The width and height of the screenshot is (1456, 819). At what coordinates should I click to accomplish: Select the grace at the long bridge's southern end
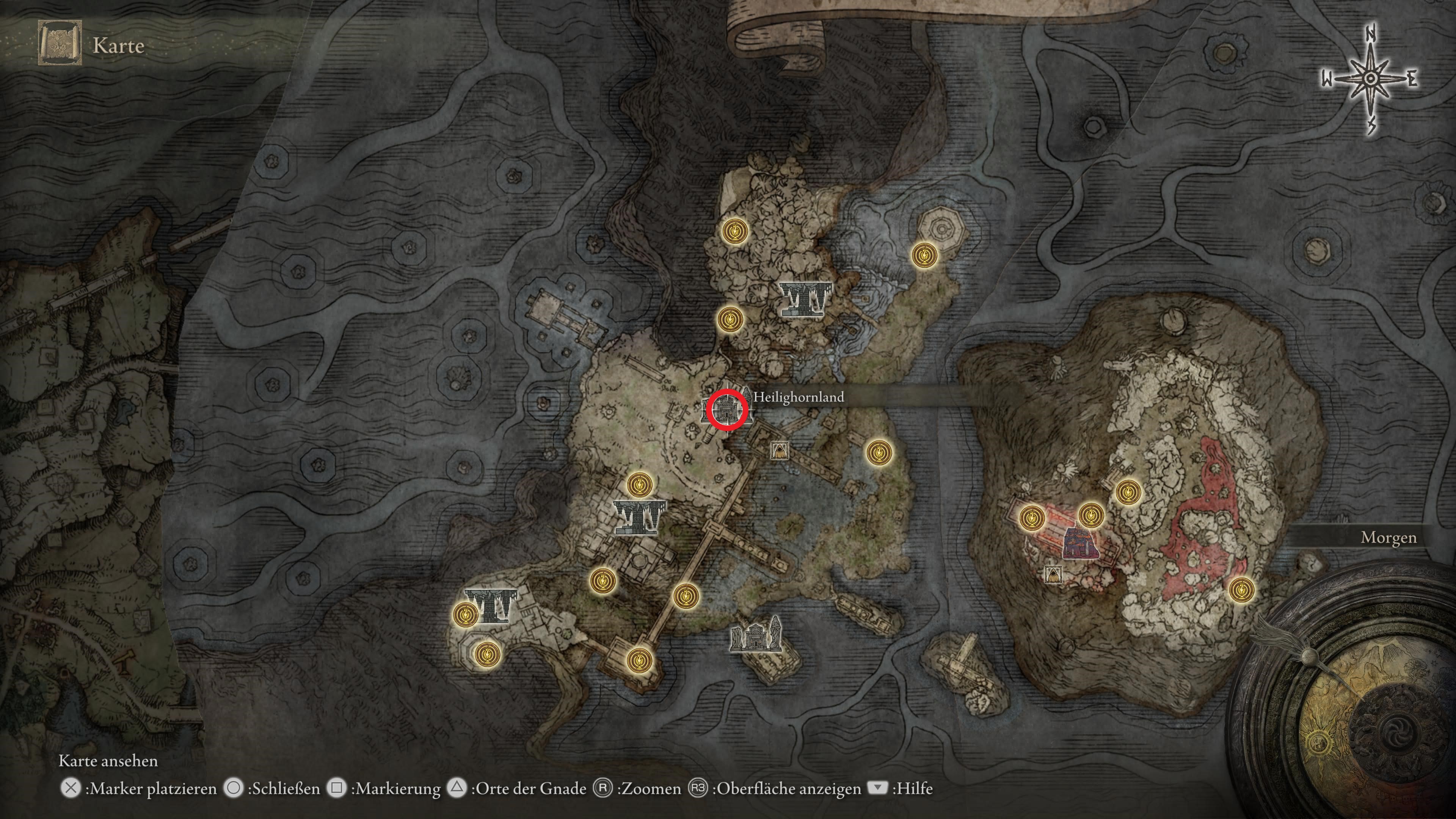pyautogui.click(x=639, y=659)
